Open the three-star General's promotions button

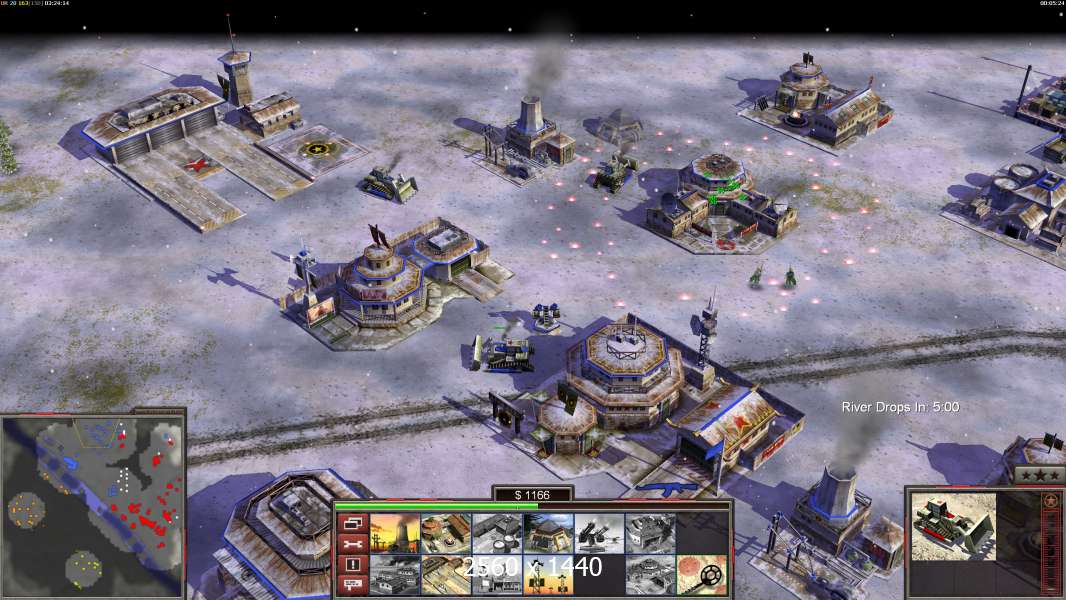click(x=1039, y=475)
